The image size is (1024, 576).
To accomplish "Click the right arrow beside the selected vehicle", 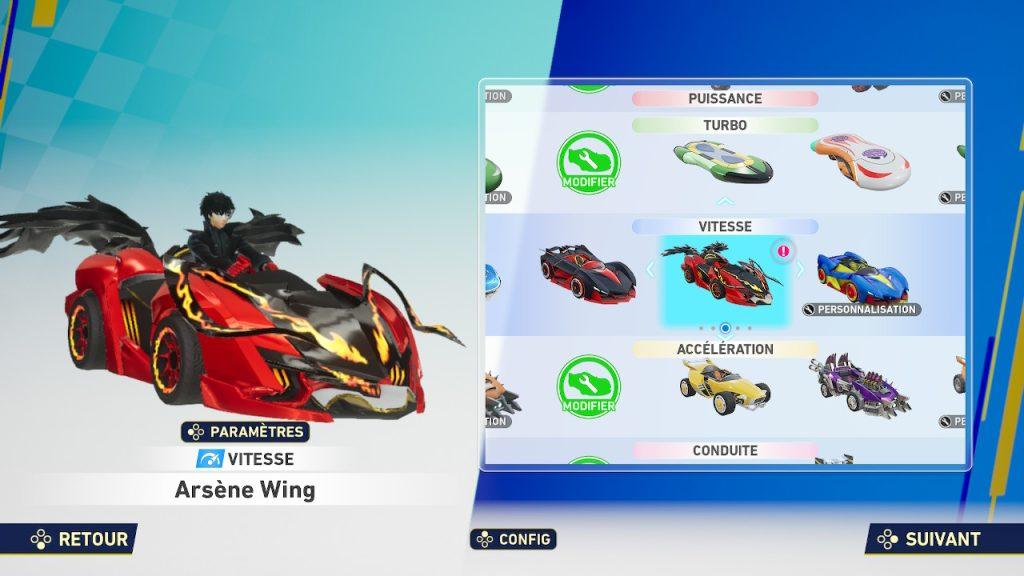I will tap(800, 270).
